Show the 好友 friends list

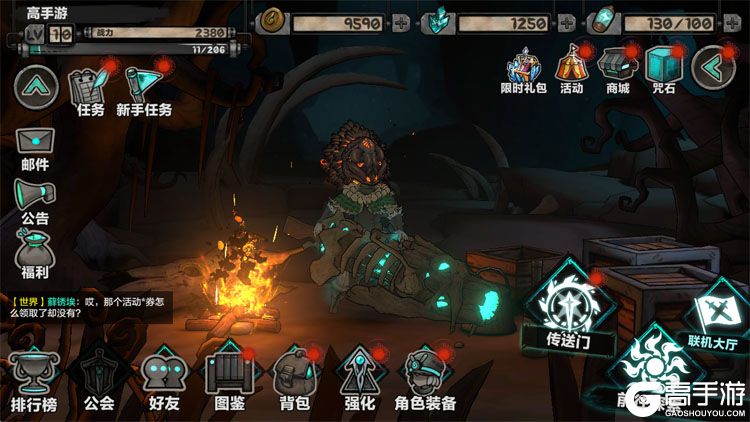[x=163, y=379]
